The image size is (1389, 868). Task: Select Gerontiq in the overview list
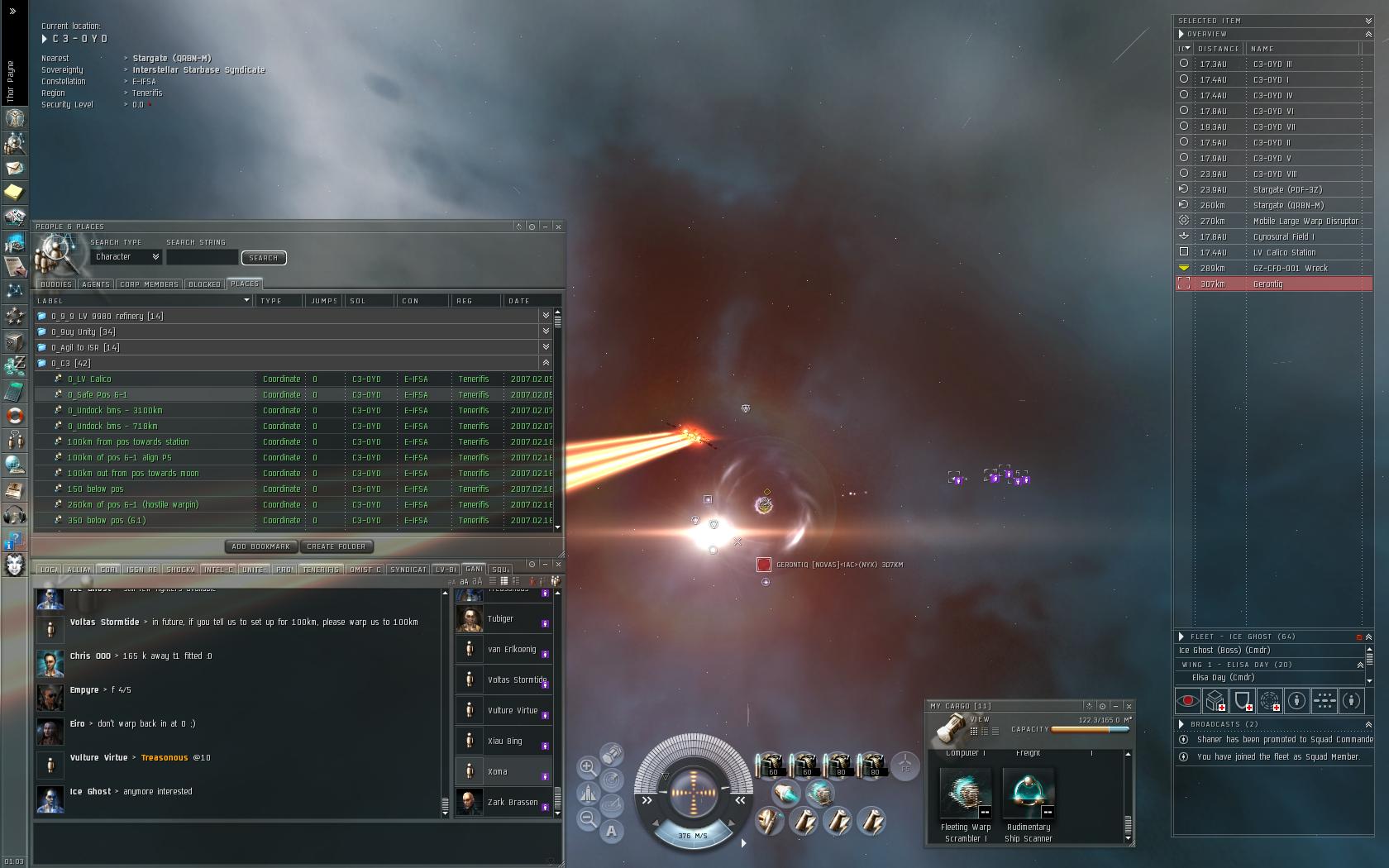(x=1267, y=284)
